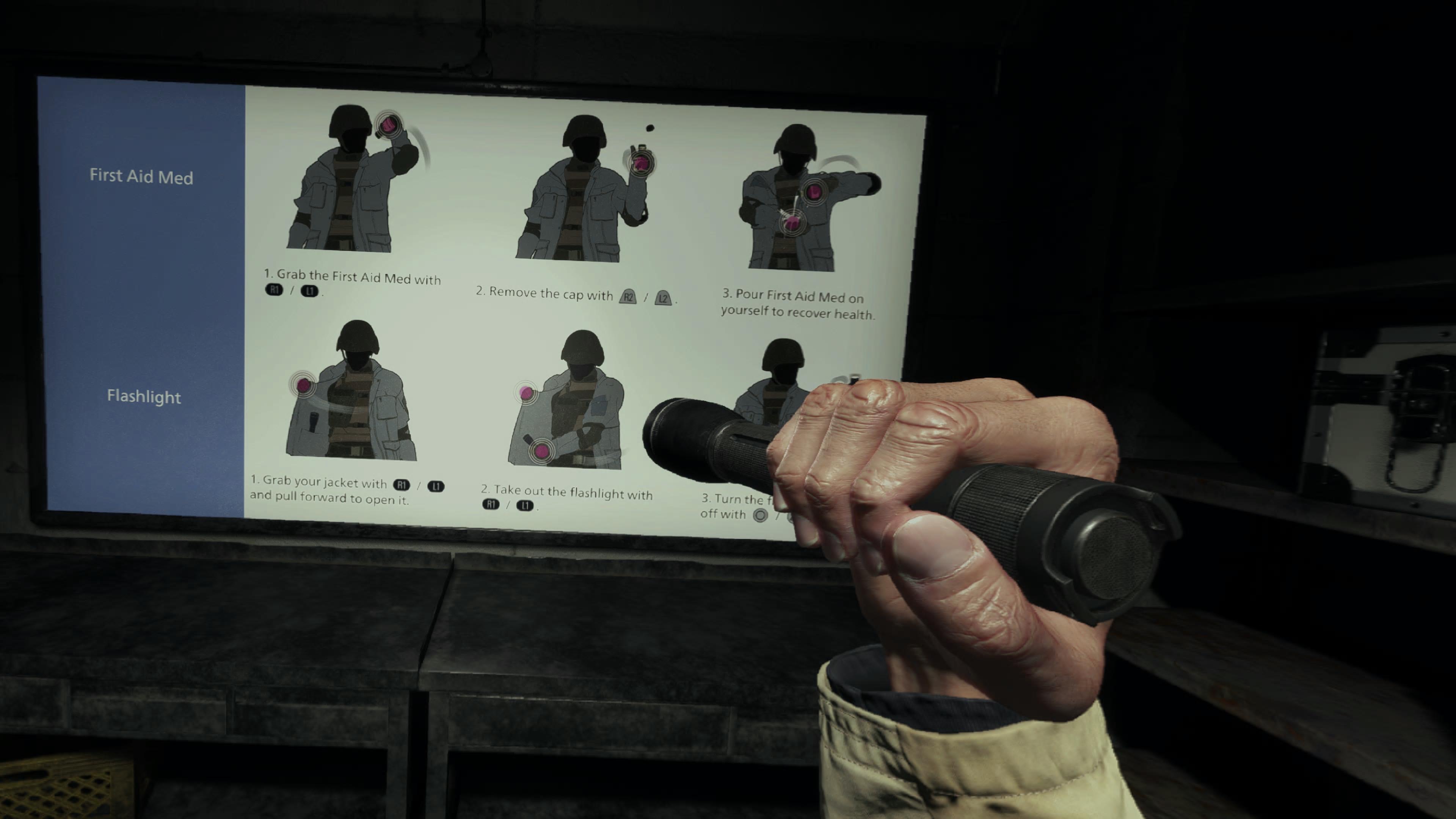This screenshot has height=819, width=1456.
Task: Click the 'Take out the flashlight' step text
Action: click(x=568, y=493)
